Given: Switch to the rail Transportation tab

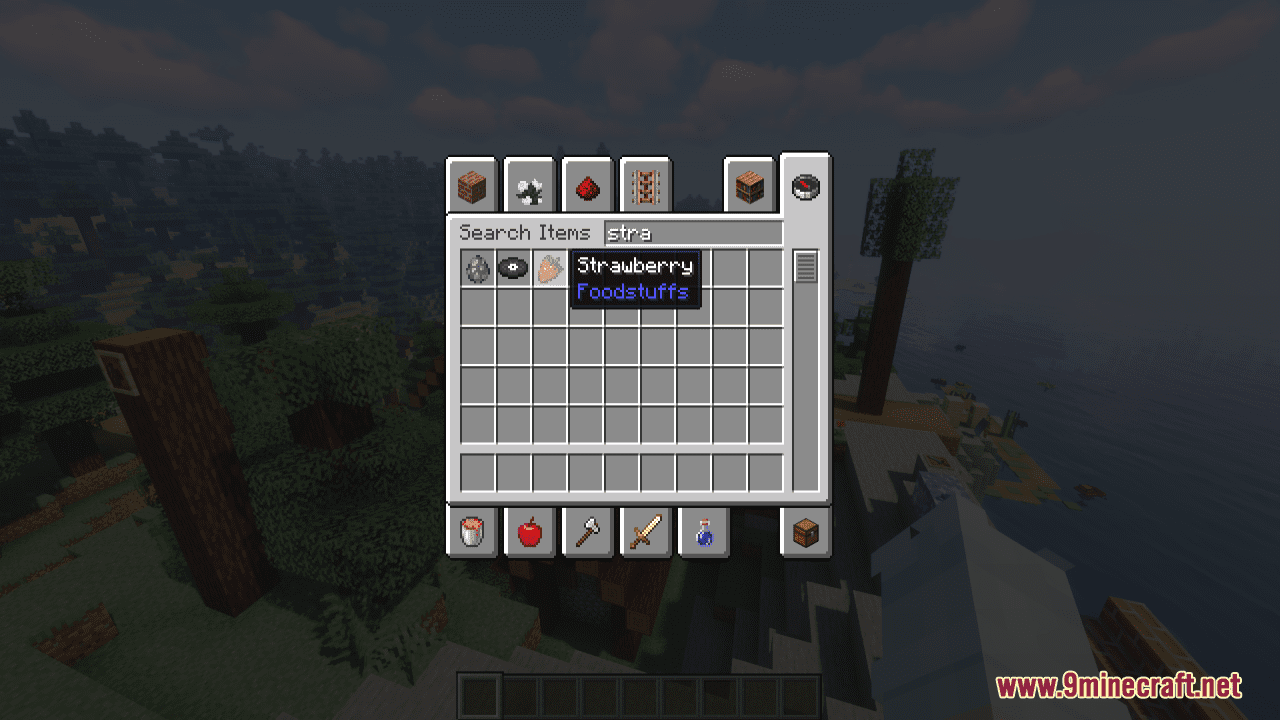Looking at the screenshot, I should (x=645, y=185).
